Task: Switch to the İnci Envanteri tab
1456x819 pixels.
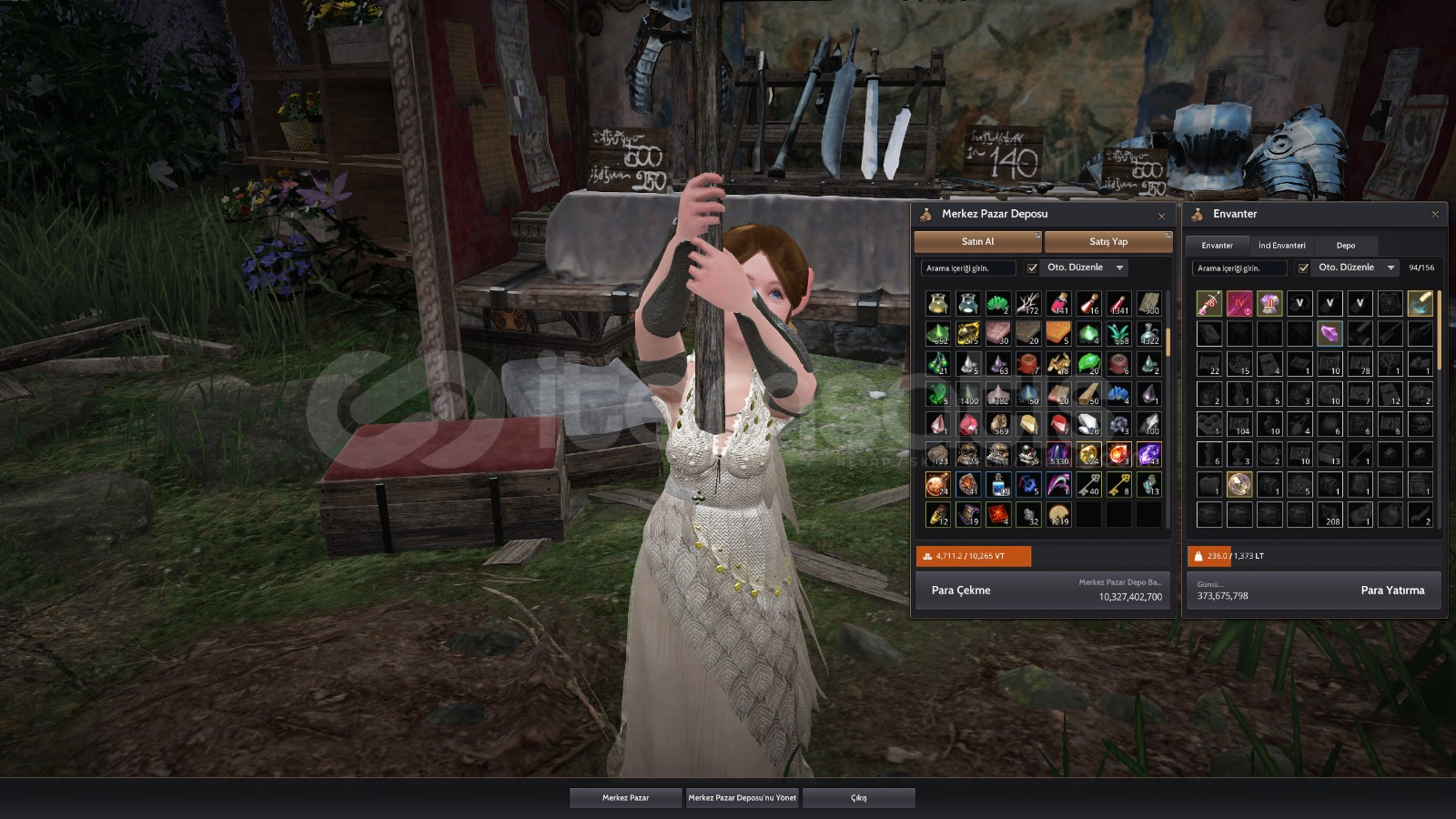Action: 1281,246
